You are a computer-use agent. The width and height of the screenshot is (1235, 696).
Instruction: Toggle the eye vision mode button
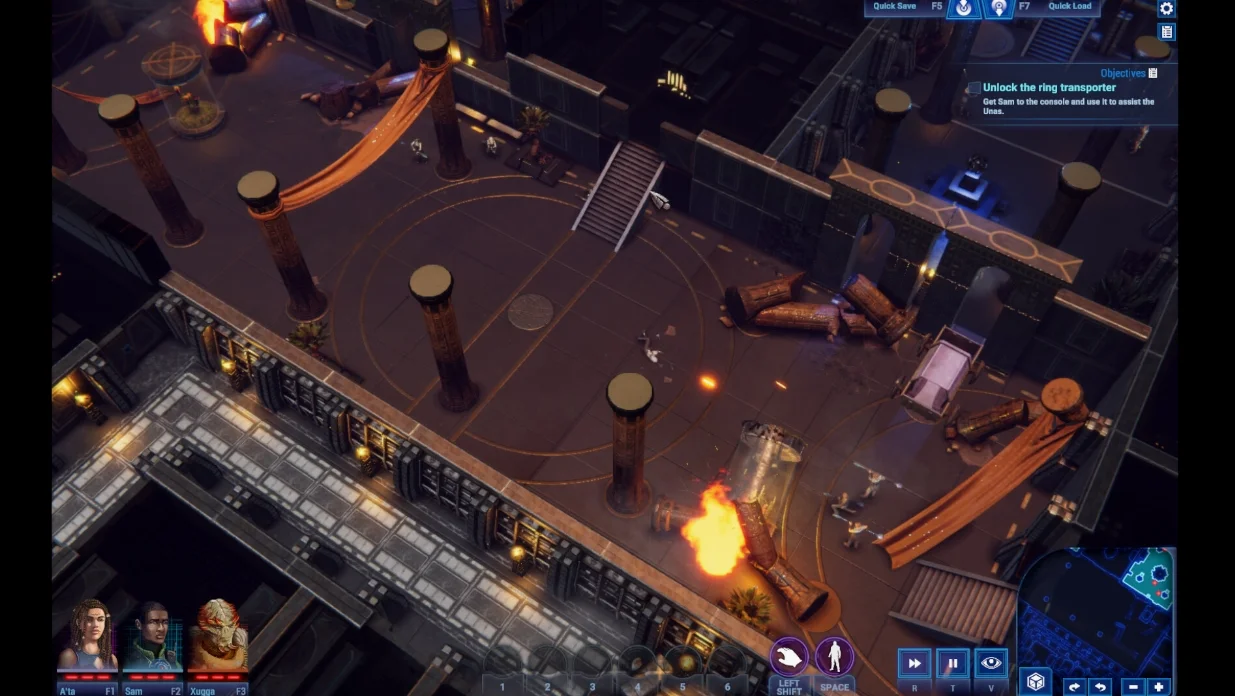pyautogui.click(x=990, y=663)
